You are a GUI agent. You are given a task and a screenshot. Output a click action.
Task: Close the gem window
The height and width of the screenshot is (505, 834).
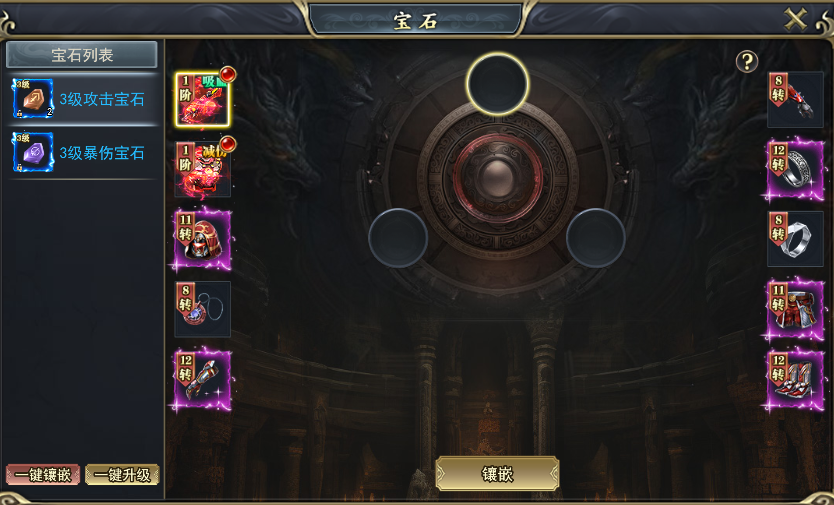point(796,20)
